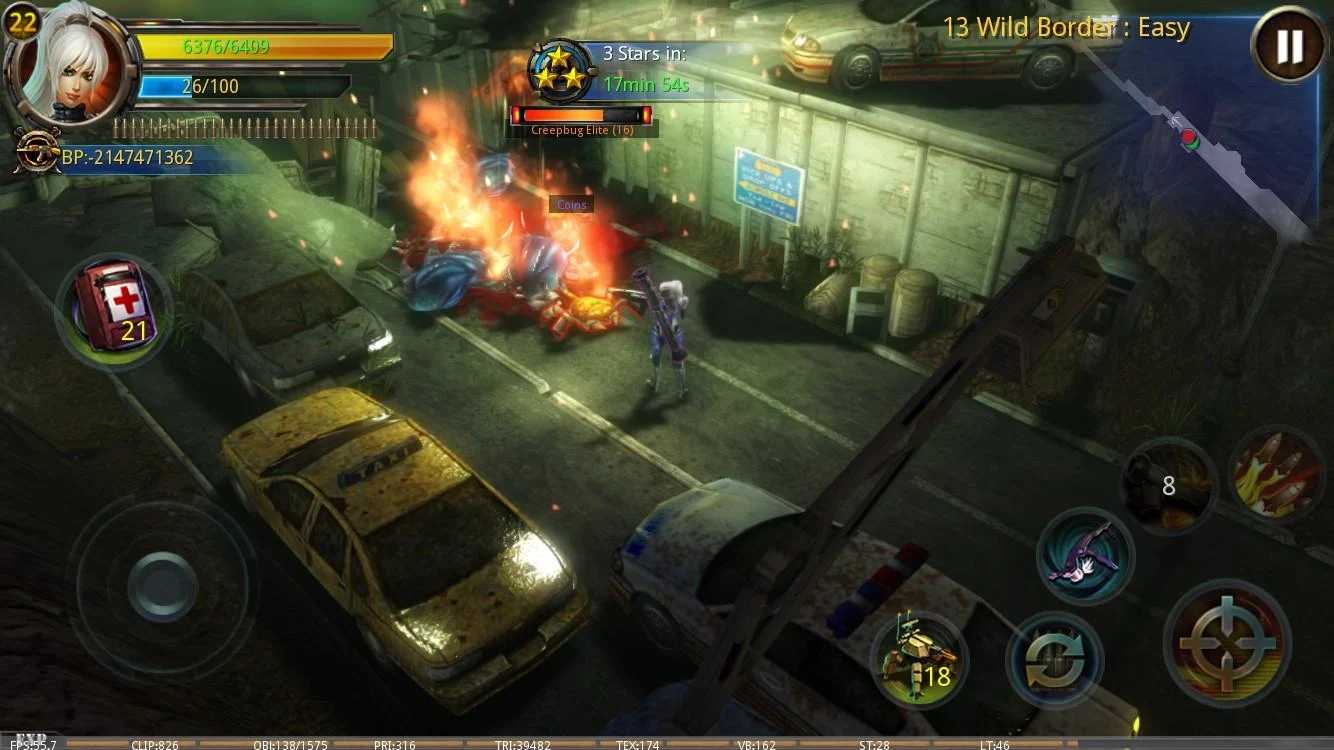Click Creepbug Elite's health bar
This screenshot has width=1334, height=750.
pos(583,117)
